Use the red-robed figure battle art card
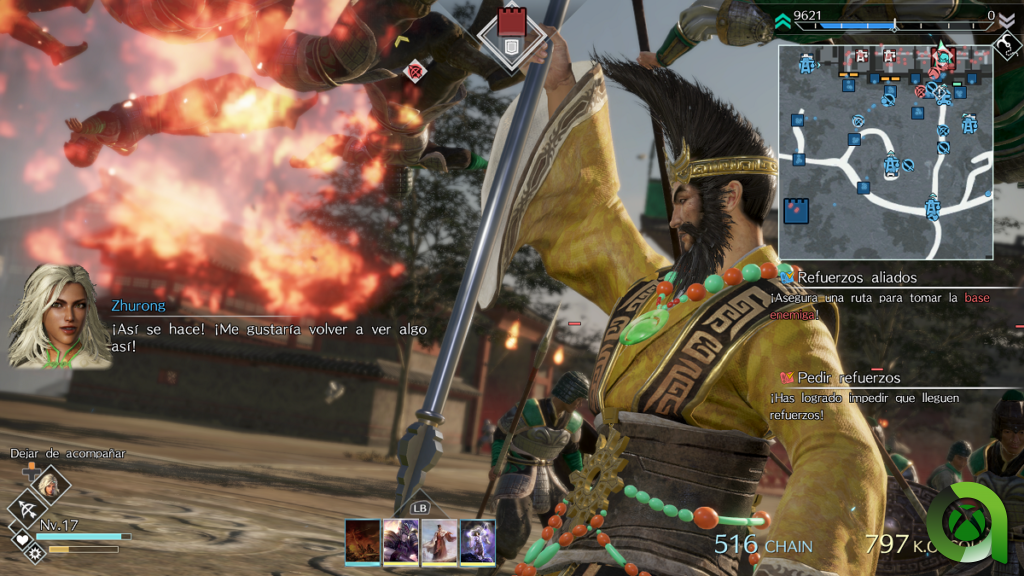The image size is (1024, 576). click(x=439, y=540)
